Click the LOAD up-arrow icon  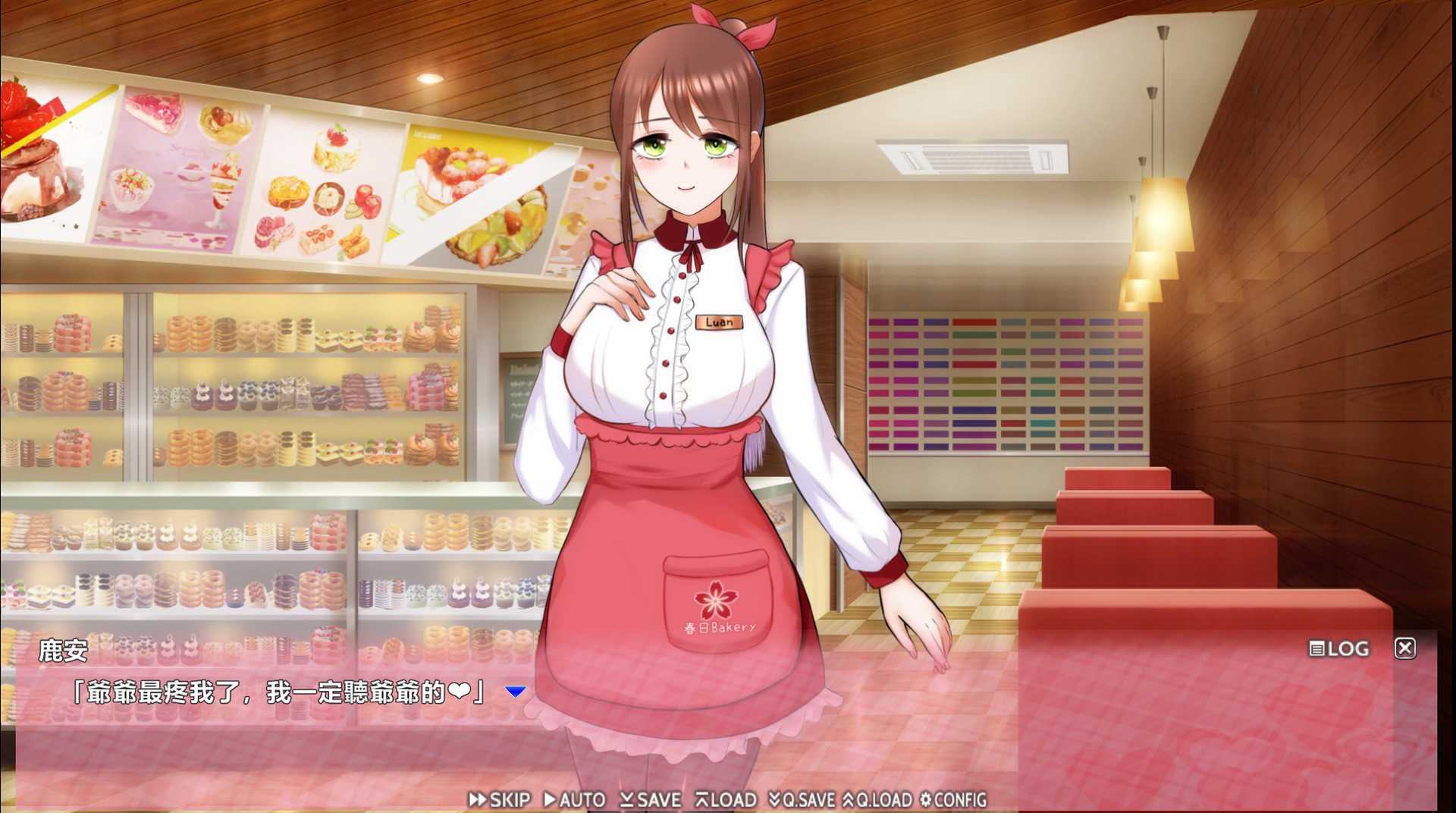[701, 799]
